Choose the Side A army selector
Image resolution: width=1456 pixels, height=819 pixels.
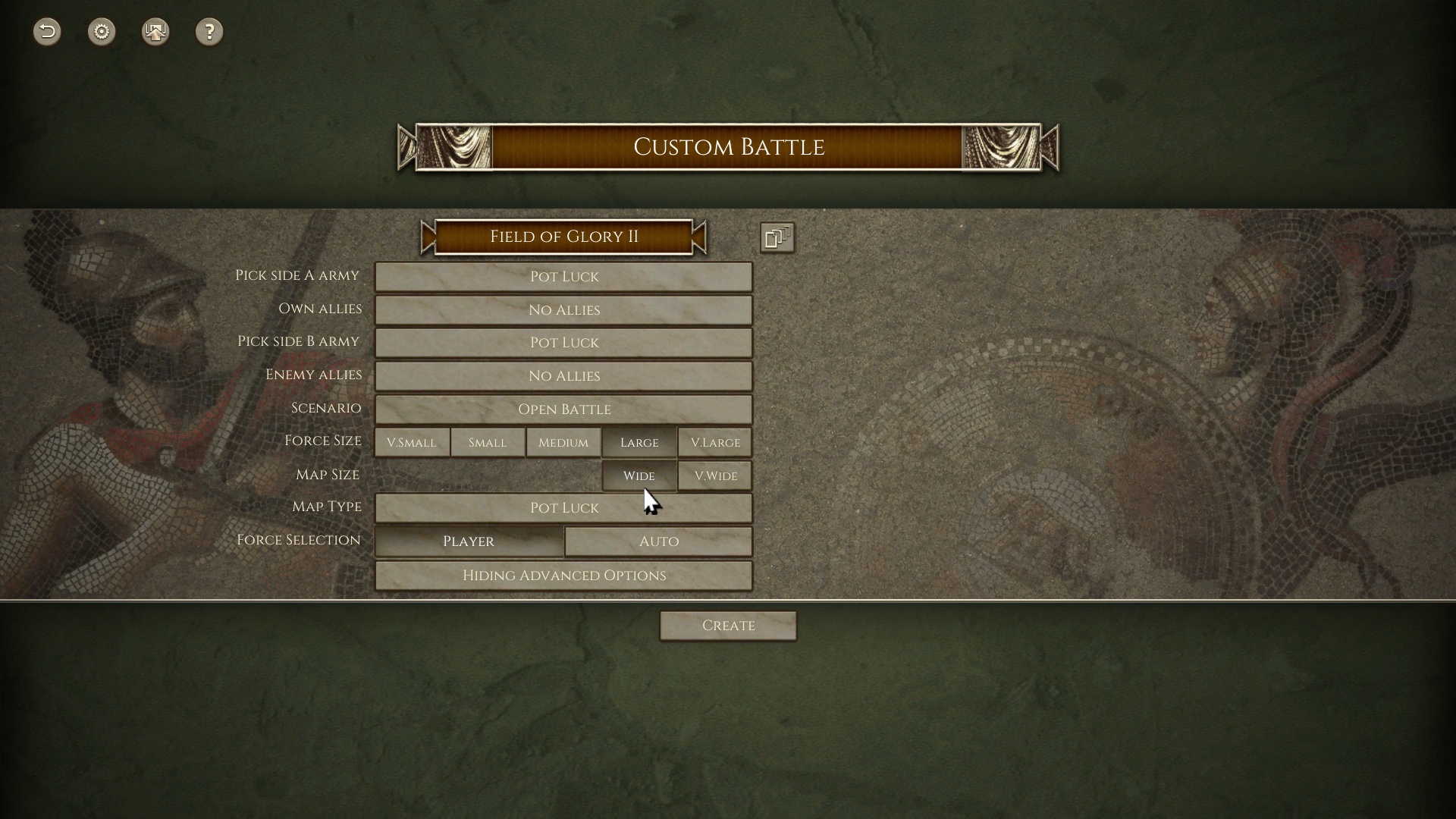pyautogui.click(x=563, y=277)
